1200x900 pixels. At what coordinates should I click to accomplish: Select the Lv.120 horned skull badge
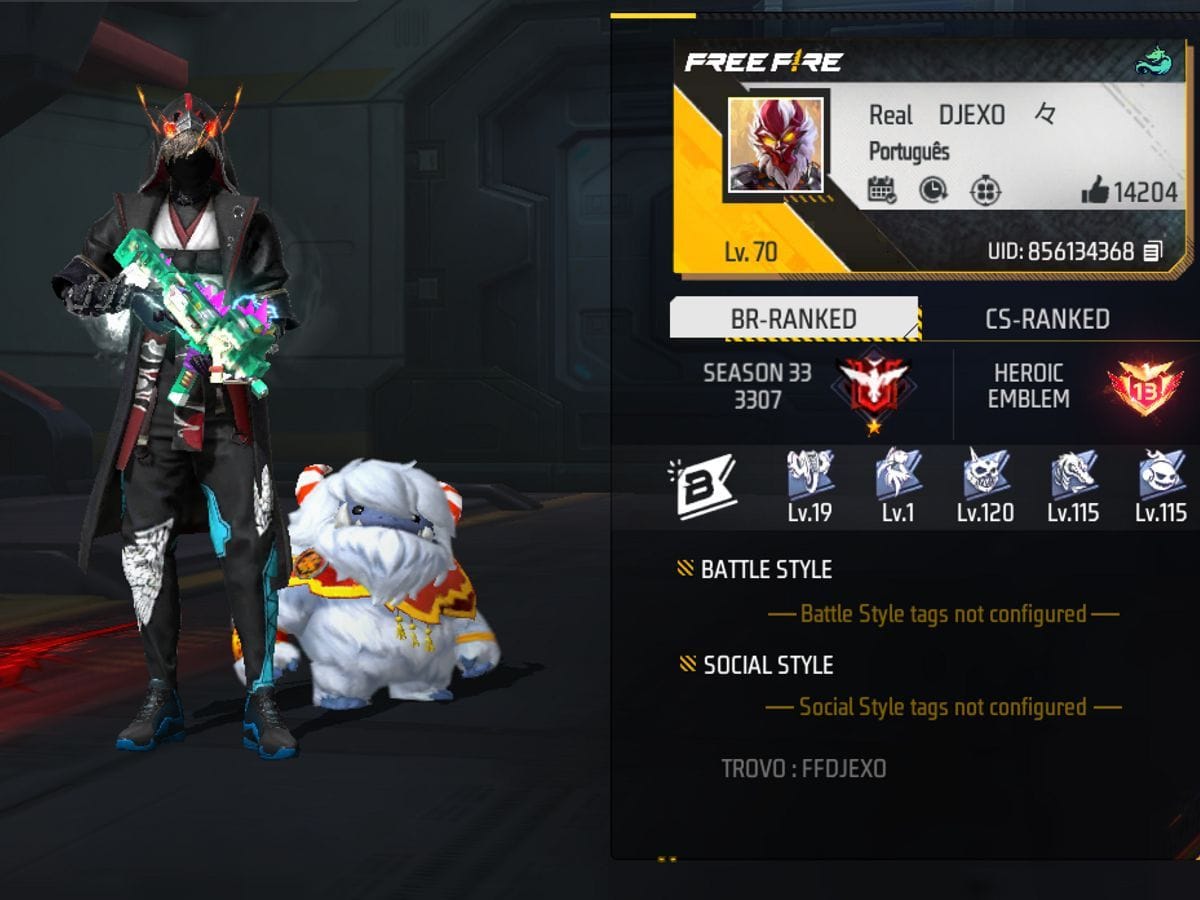[x=985, y=475]
